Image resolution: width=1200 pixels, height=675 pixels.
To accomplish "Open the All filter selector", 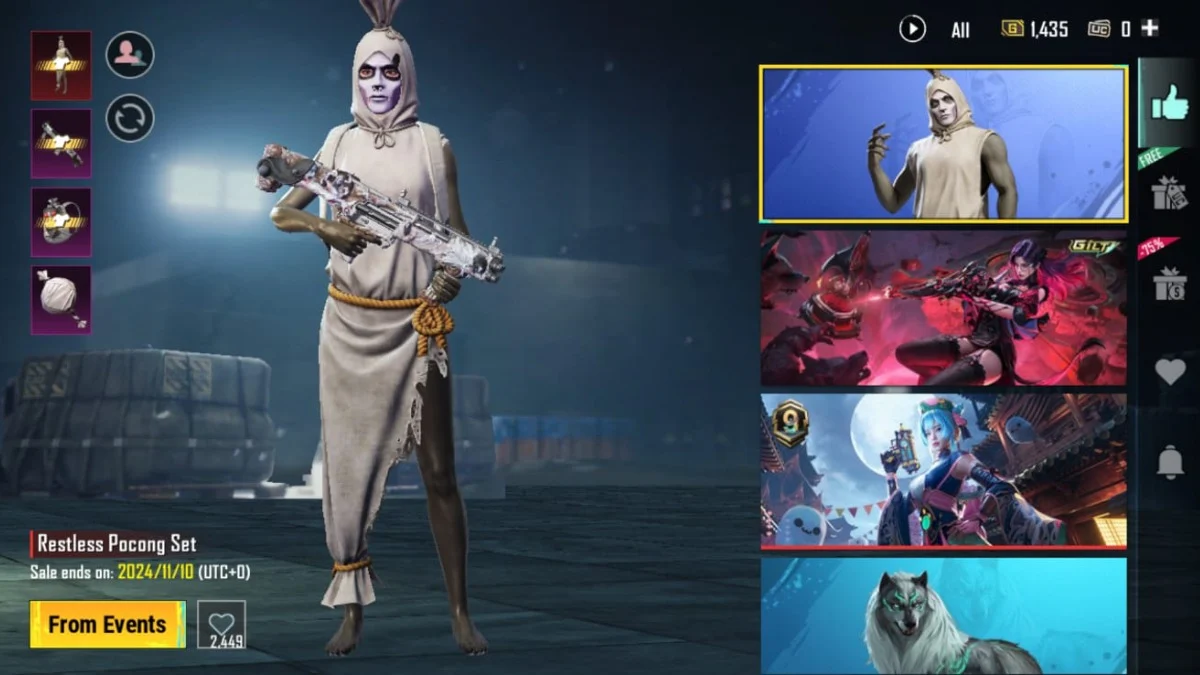I will [x=960, y=30].
